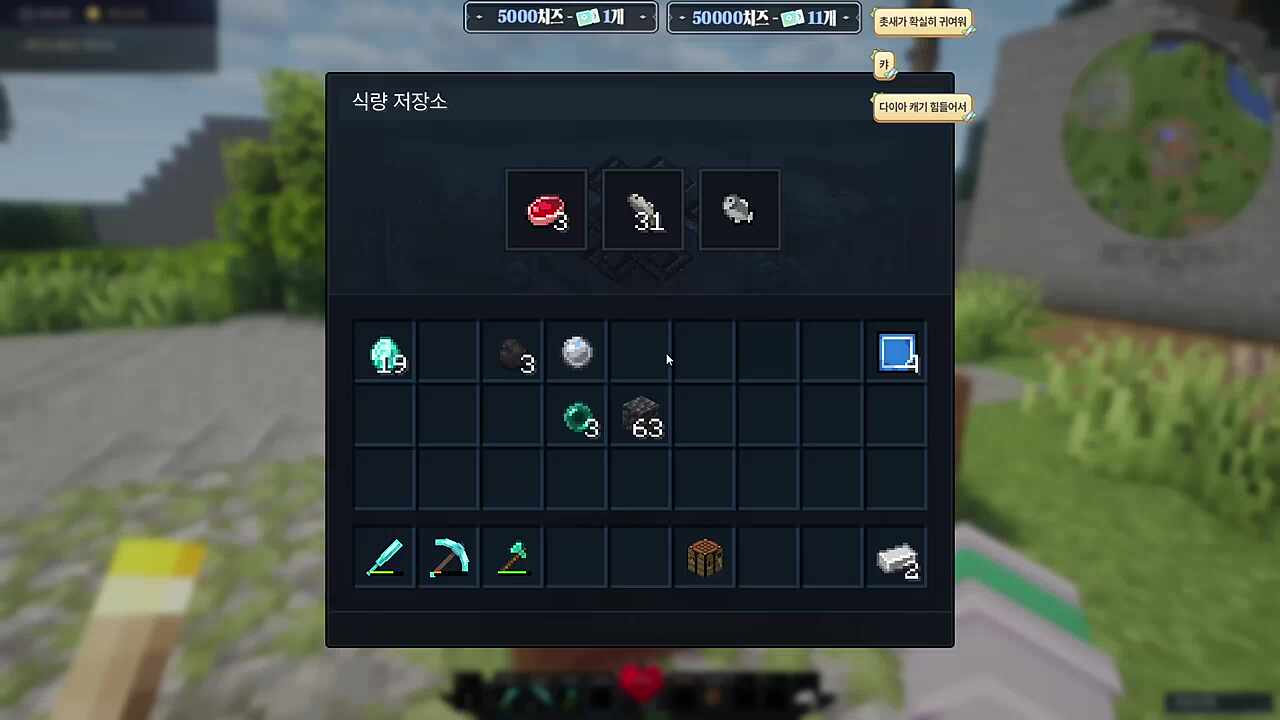Select the blue shield in the top-right slot
Screen dimensions: 1280x720
pyautogui.click(x=896, y=352)
